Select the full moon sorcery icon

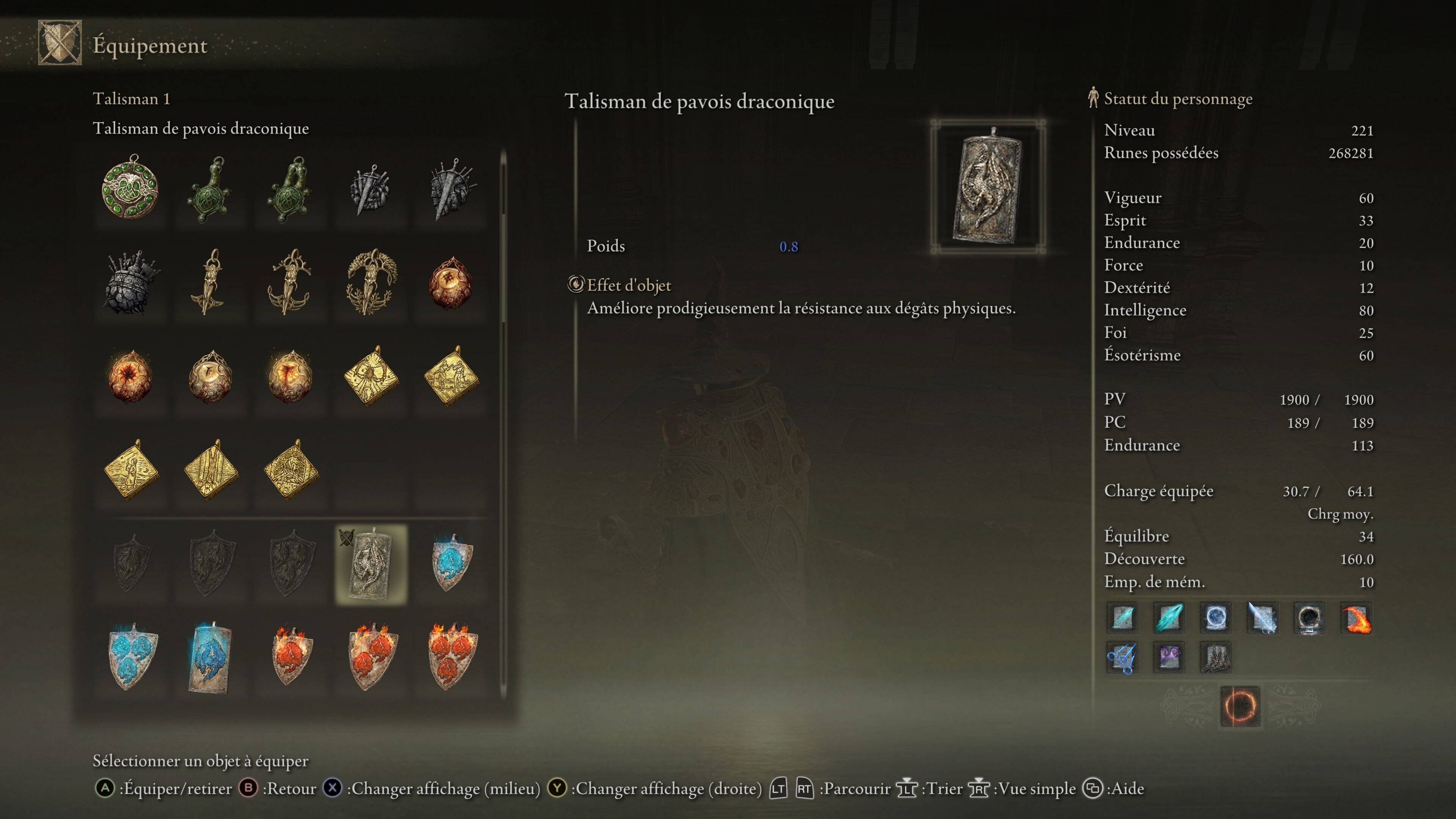click(1215, 617)
